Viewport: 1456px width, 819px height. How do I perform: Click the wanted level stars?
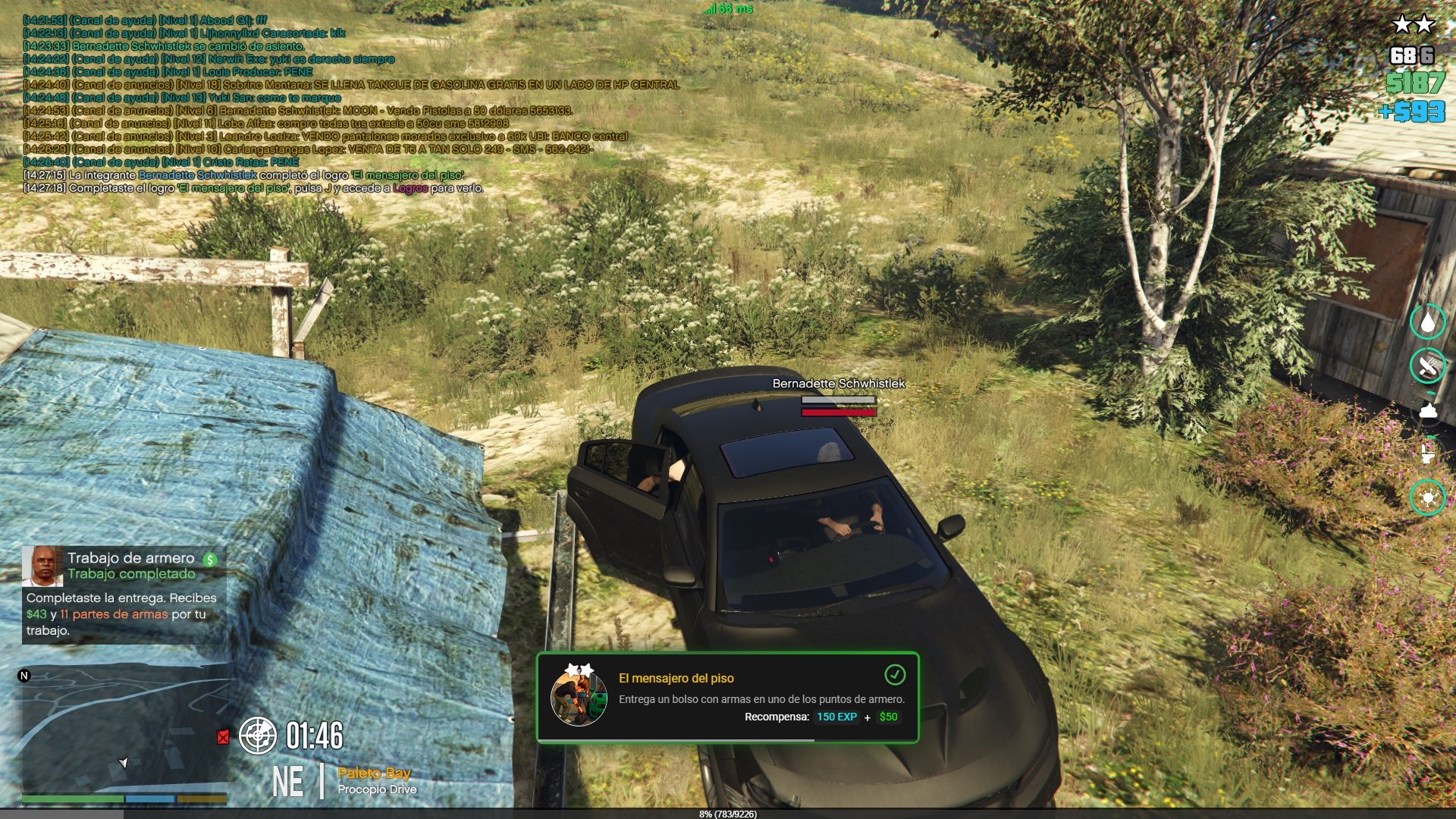pos(1413,25)
